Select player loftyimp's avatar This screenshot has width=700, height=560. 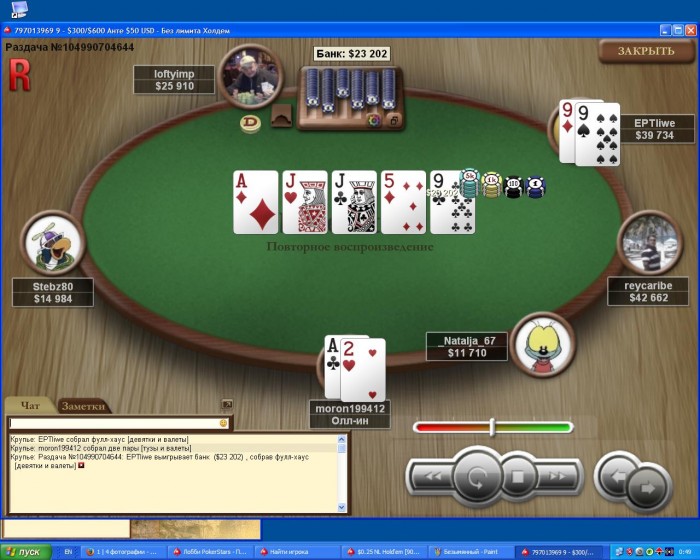[250, 76]
